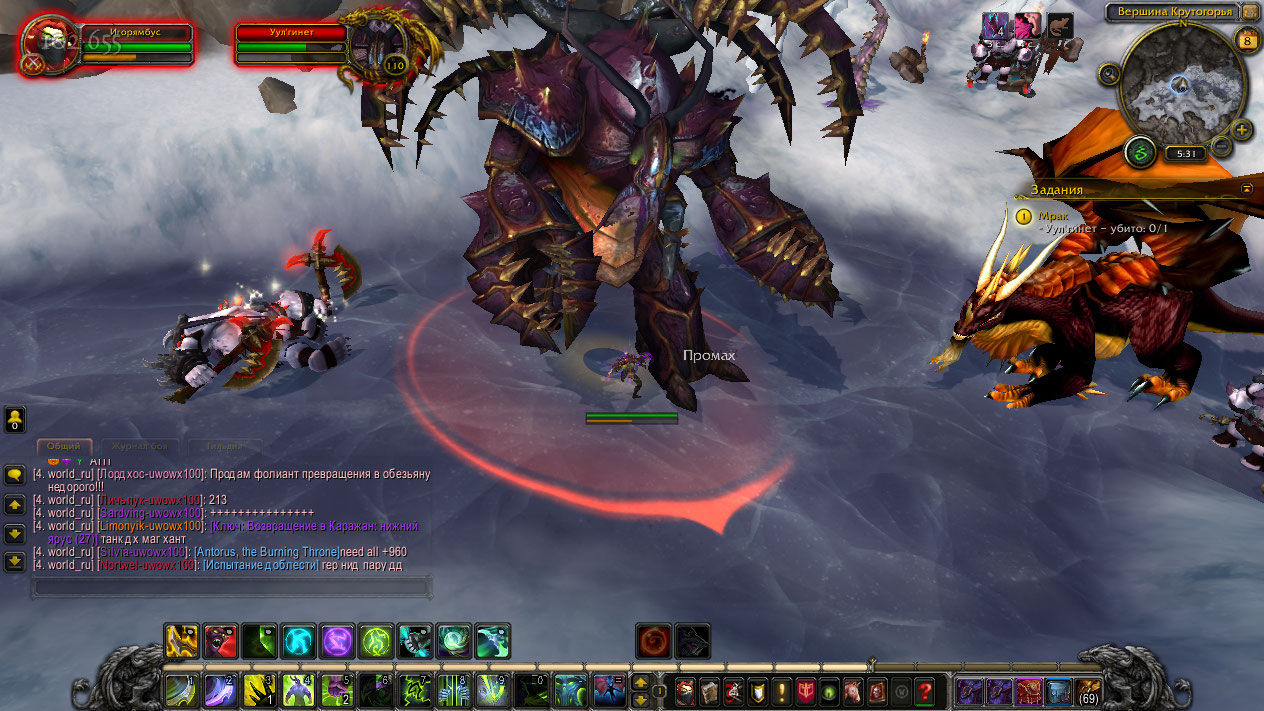Open the red question mark help button
This screenshot has height=711, width=1264.
(x=925, y=691)
